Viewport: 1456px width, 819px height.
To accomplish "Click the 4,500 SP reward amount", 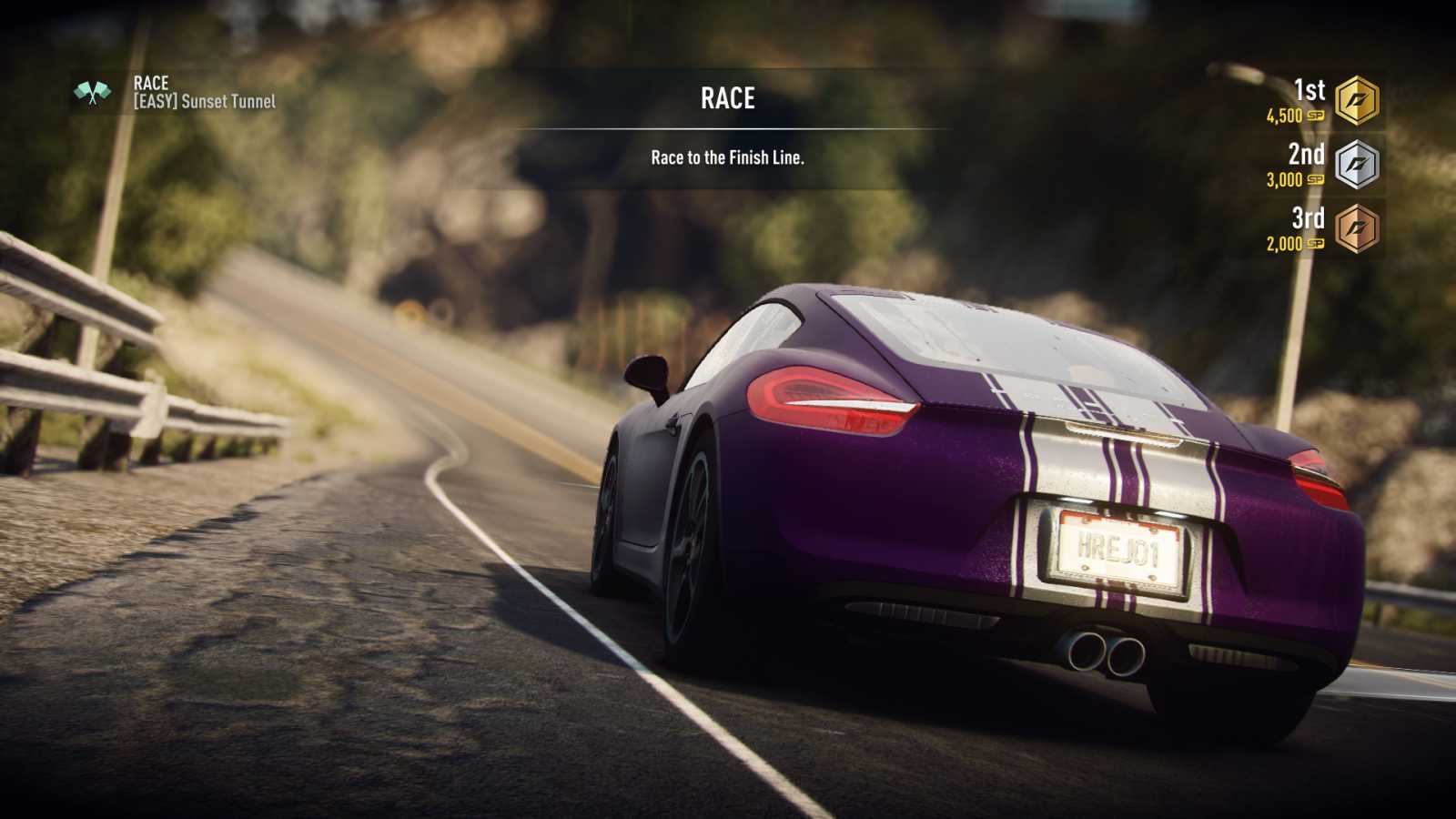I will pyautogui.click(x=1285, y=116).
